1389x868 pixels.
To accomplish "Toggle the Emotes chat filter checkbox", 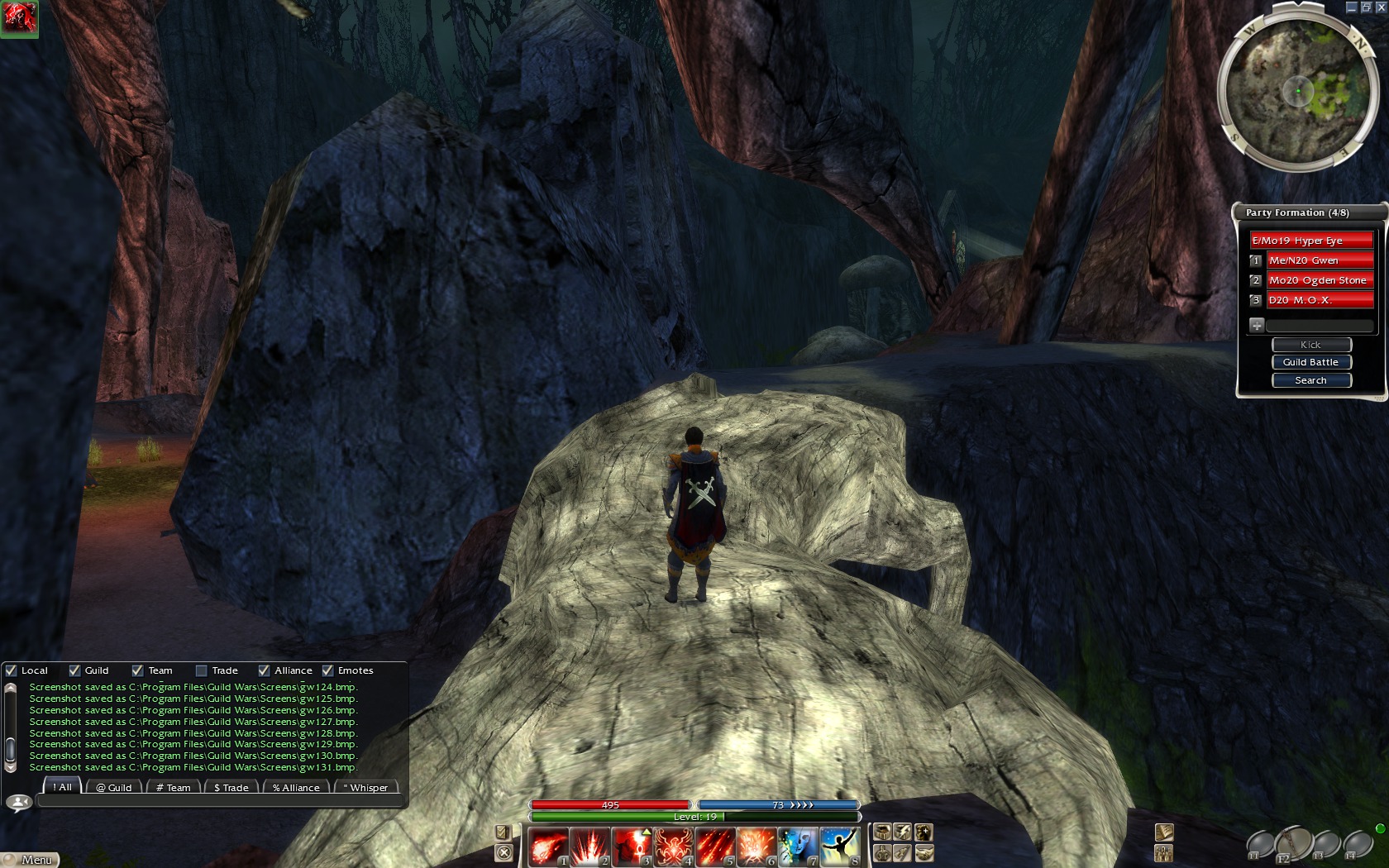I will point(327,670).
